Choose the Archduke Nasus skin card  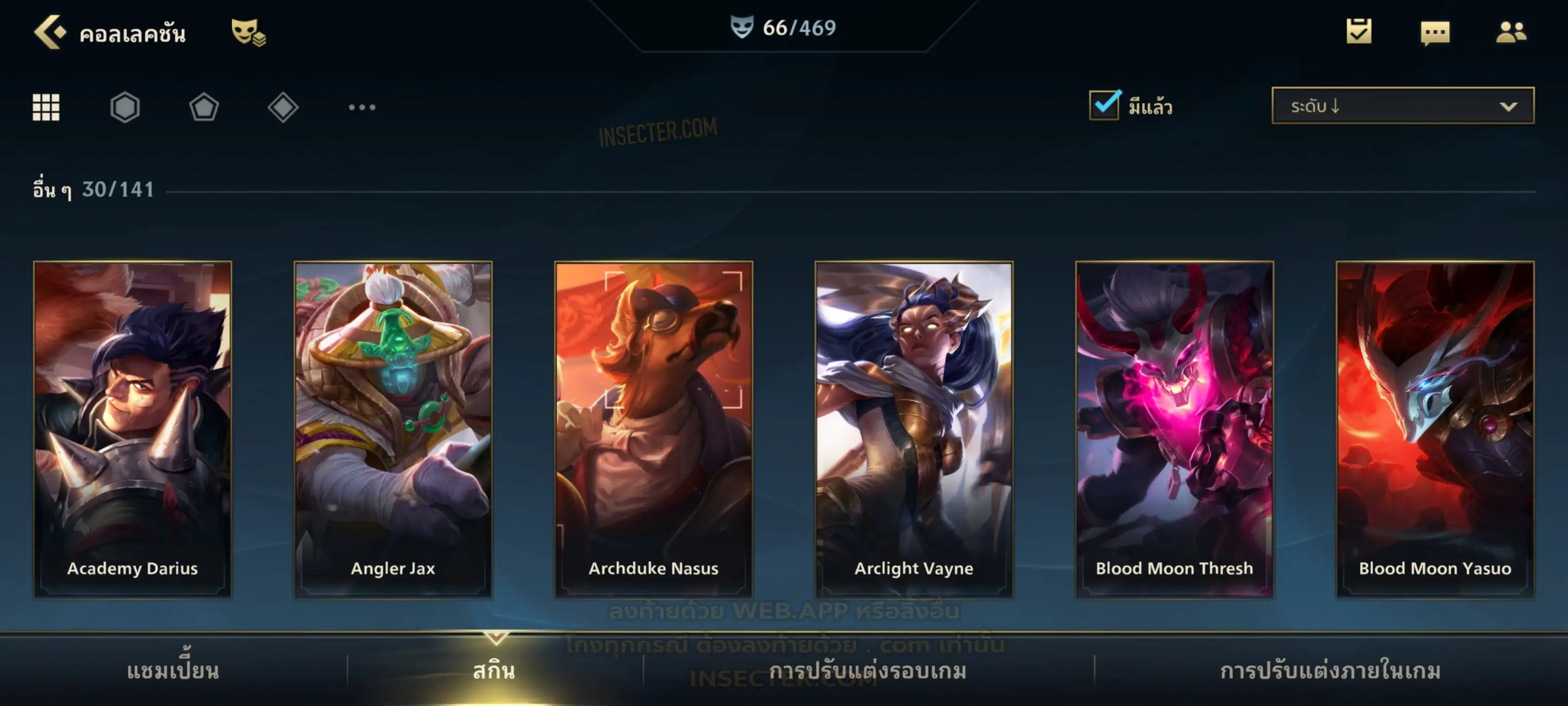point(654,429)
